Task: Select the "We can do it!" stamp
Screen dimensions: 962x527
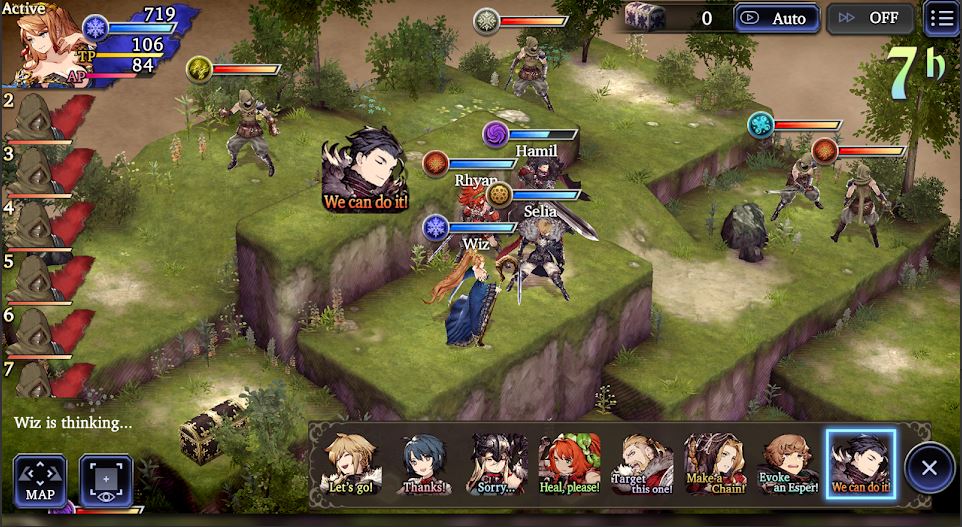Action: point(860,465)
